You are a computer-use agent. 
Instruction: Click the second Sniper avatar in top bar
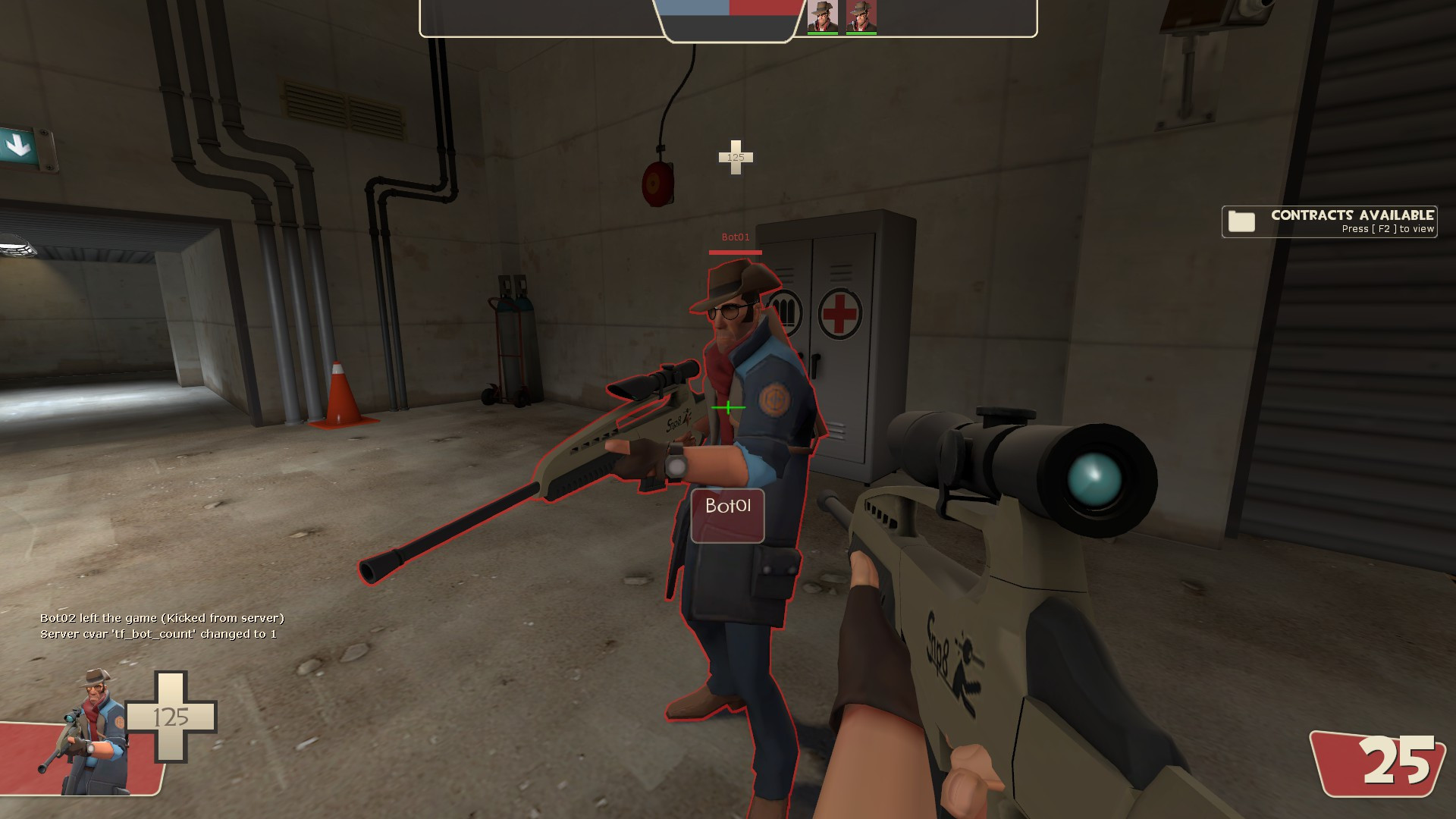(861, 14)
